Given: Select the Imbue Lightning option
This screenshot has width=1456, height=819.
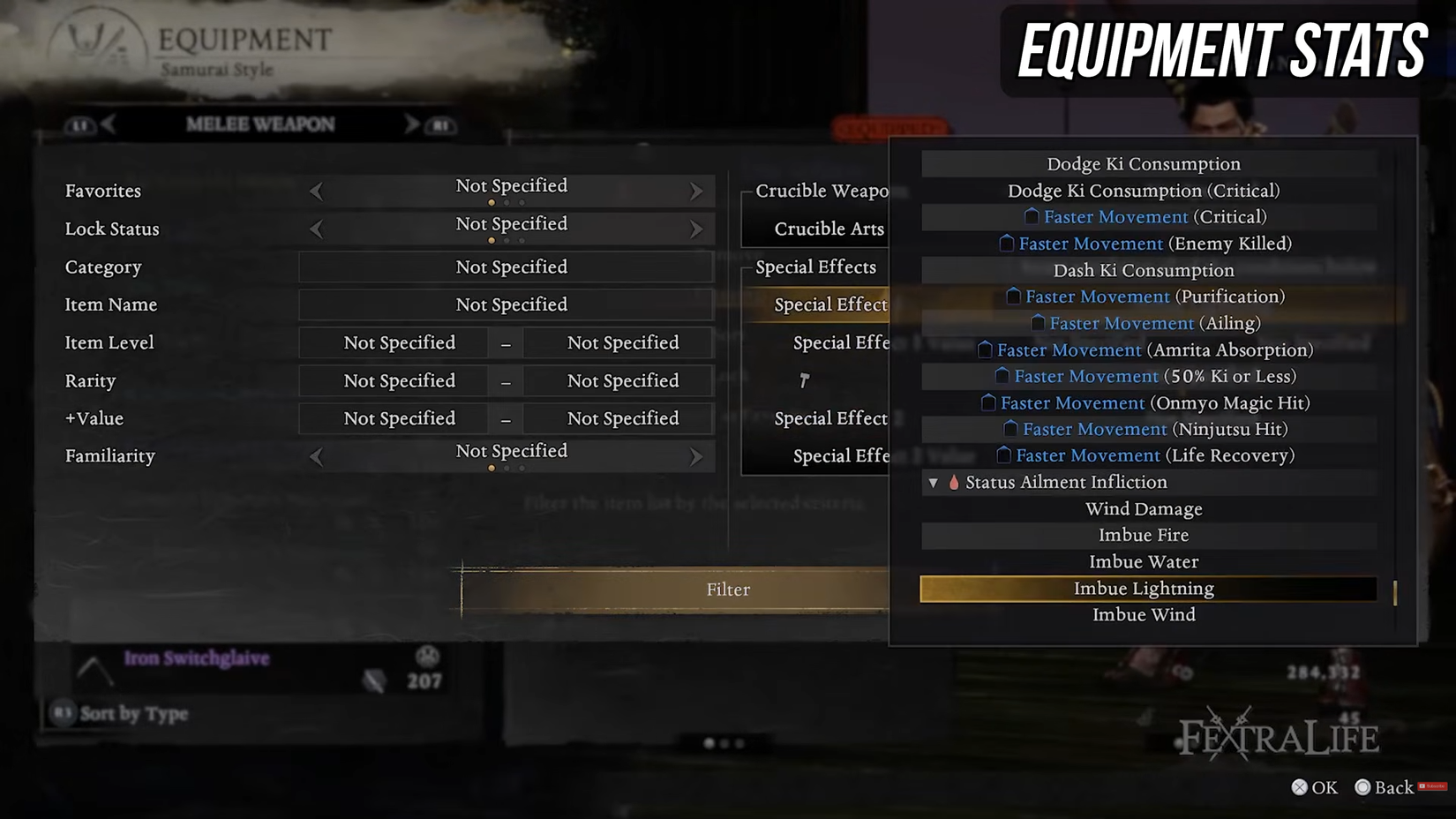Looking at the screenshot, I should pos(1145,588).
